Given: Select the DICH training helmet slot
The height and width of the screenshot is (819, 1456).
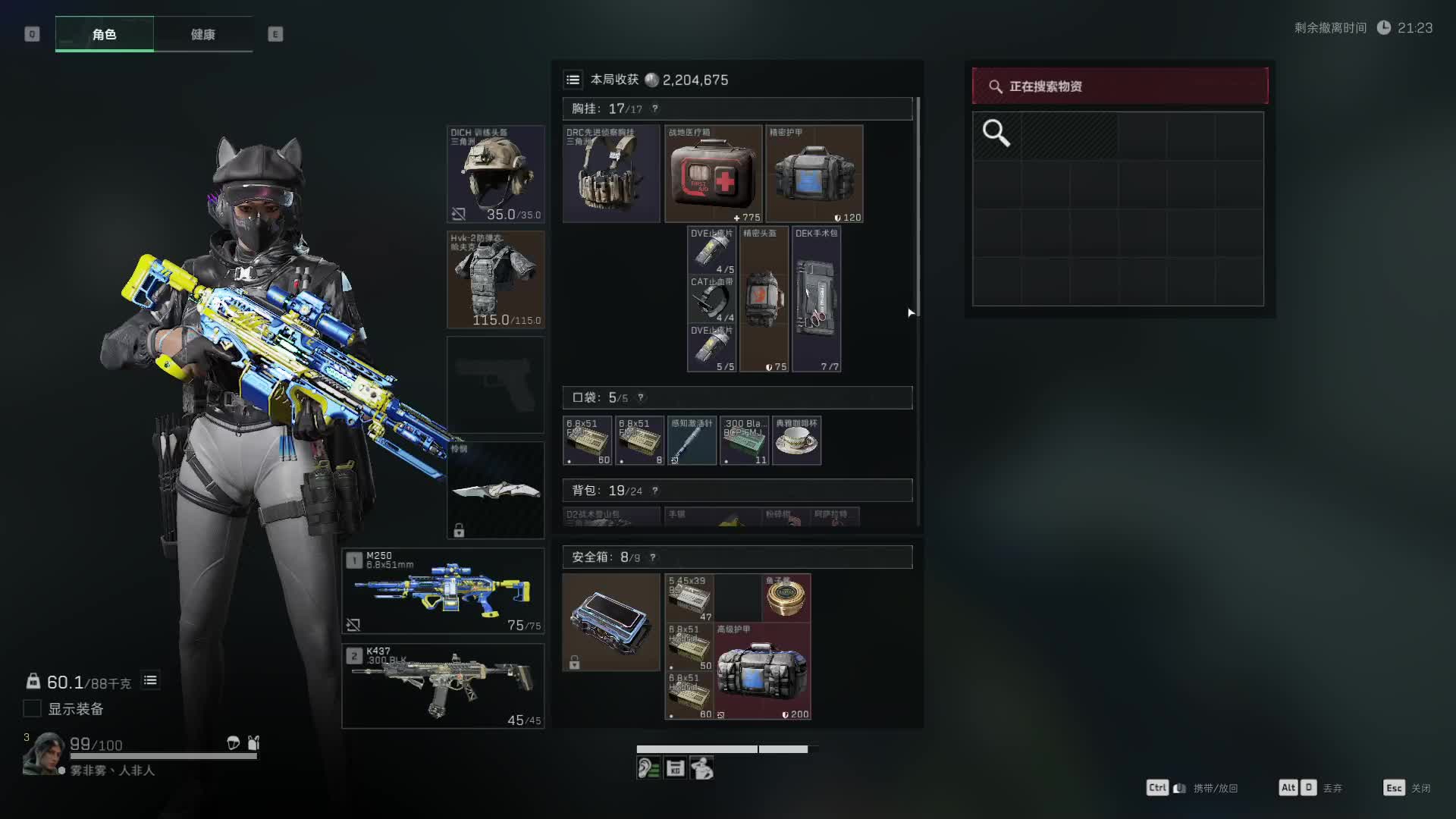Looking at the screenshot, I should (x=495, y=174).
